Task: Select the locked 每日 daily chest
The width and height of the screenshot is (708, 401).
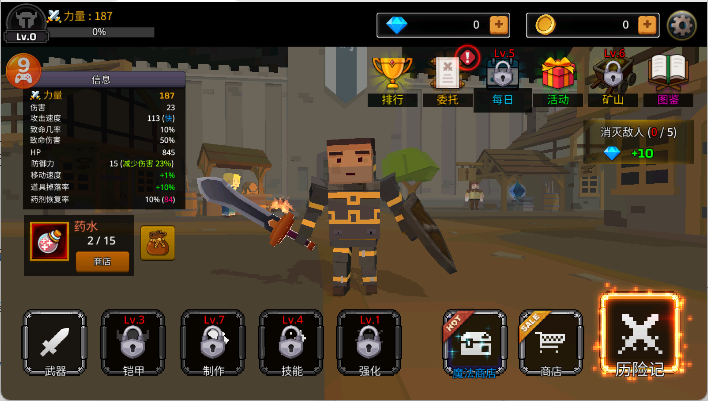Action: pyautogui.click(x=502, y=78)
